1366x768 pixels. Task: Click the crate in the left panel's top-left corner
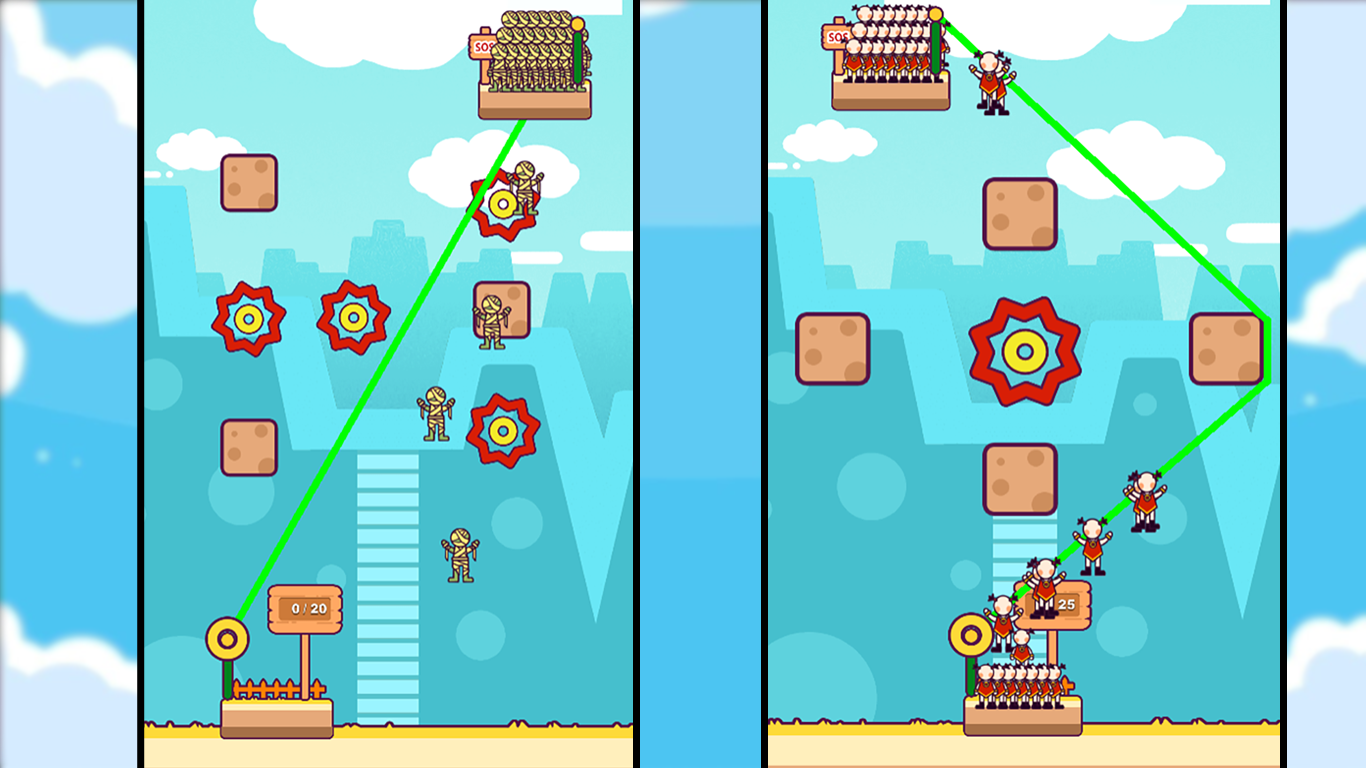pyautogui.click(x=249, y=182)
